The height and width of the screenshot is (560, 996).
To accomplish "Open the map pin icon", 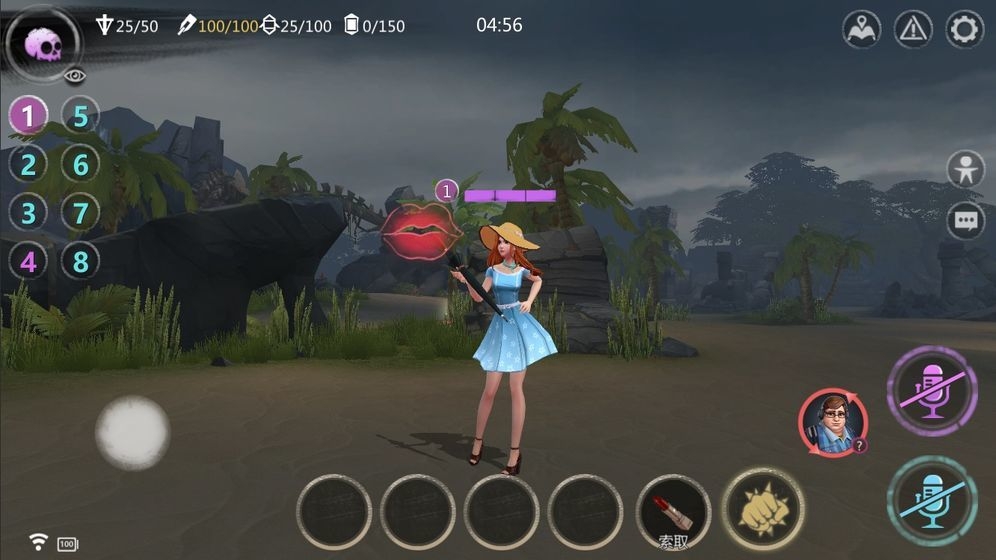I will click(861, 29).
